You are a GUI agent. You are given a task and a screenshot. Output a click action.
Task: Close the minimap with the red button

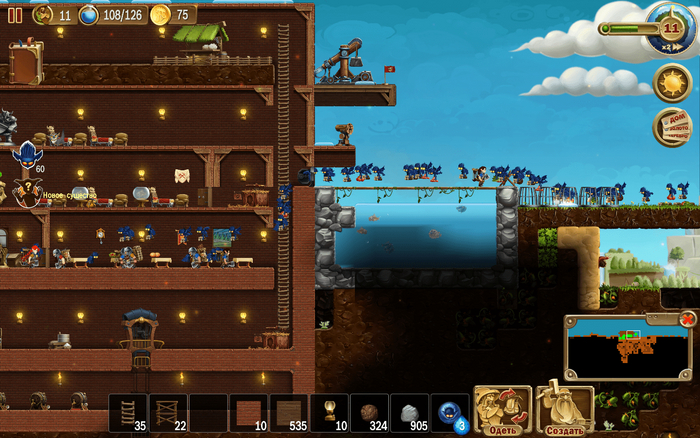(688, 319)
